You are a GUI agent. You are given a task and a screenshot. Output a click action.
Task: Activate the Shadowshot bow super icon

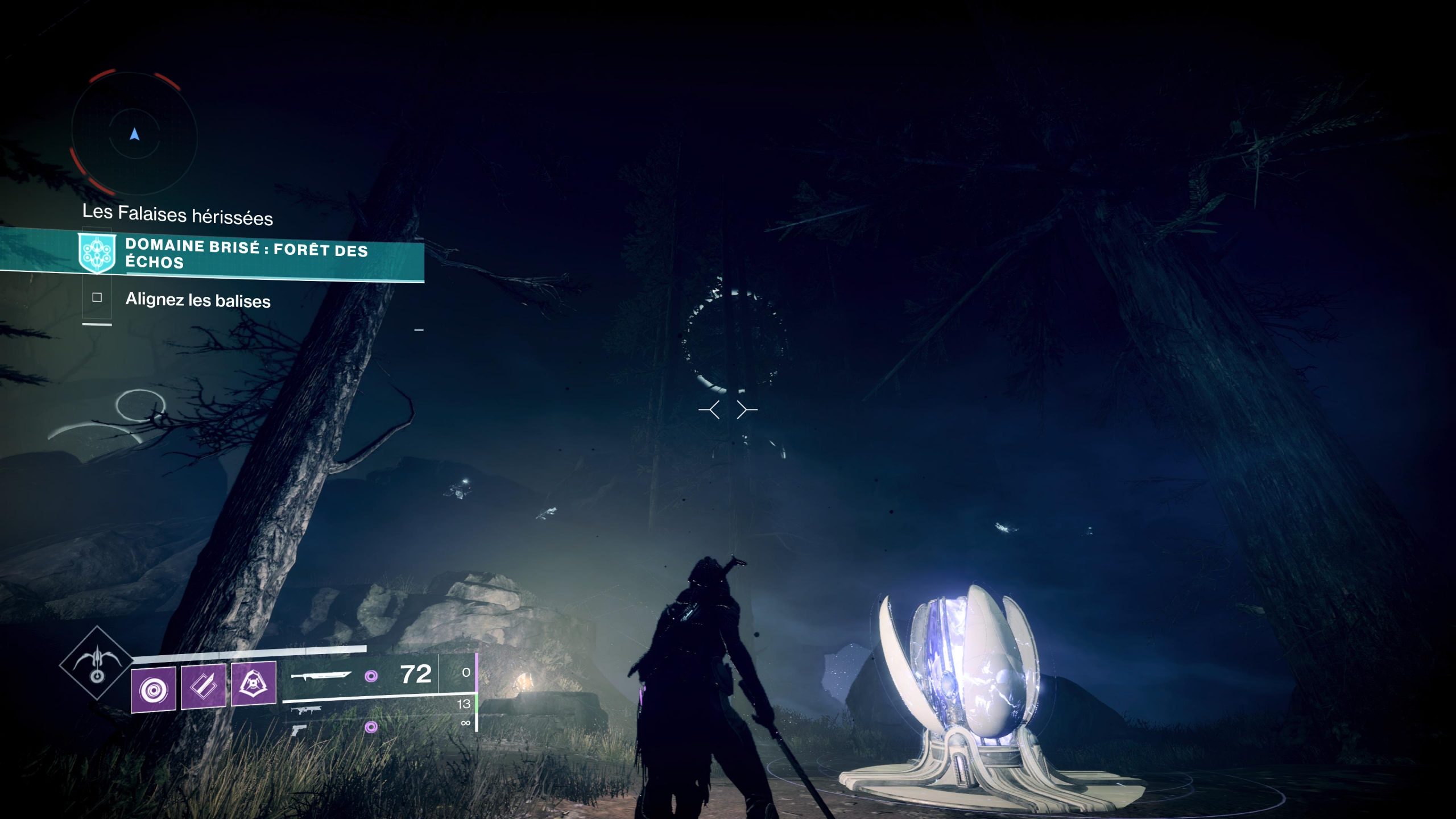coord(97,661)
